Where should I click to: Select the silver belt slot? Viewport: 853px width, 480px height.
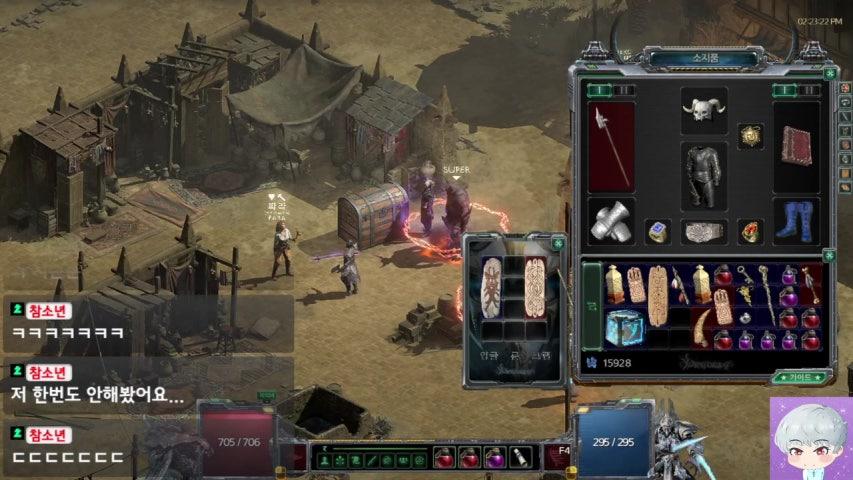pos(703,232)
